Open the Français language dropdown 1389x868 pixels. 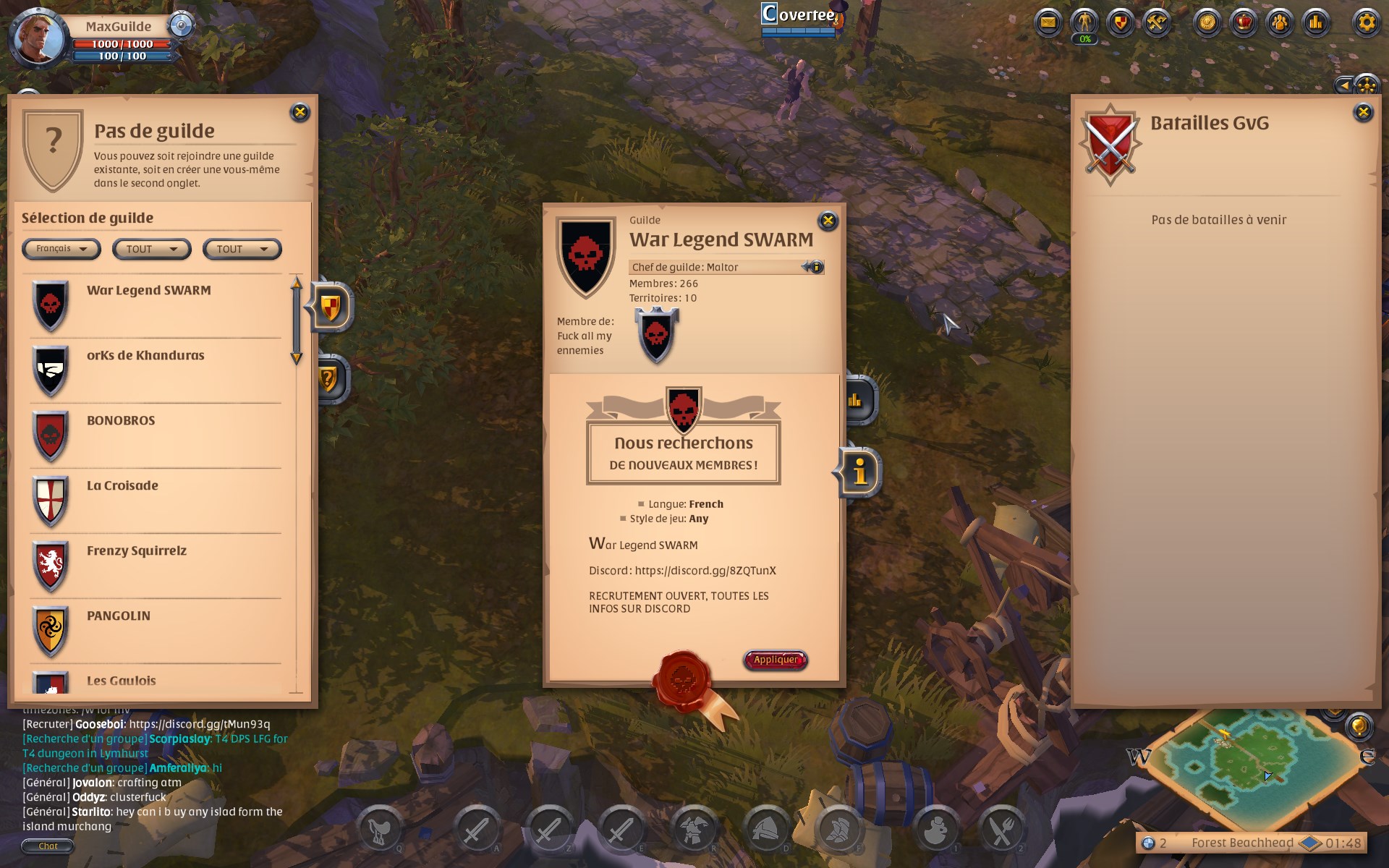click(x=61, y=249)
